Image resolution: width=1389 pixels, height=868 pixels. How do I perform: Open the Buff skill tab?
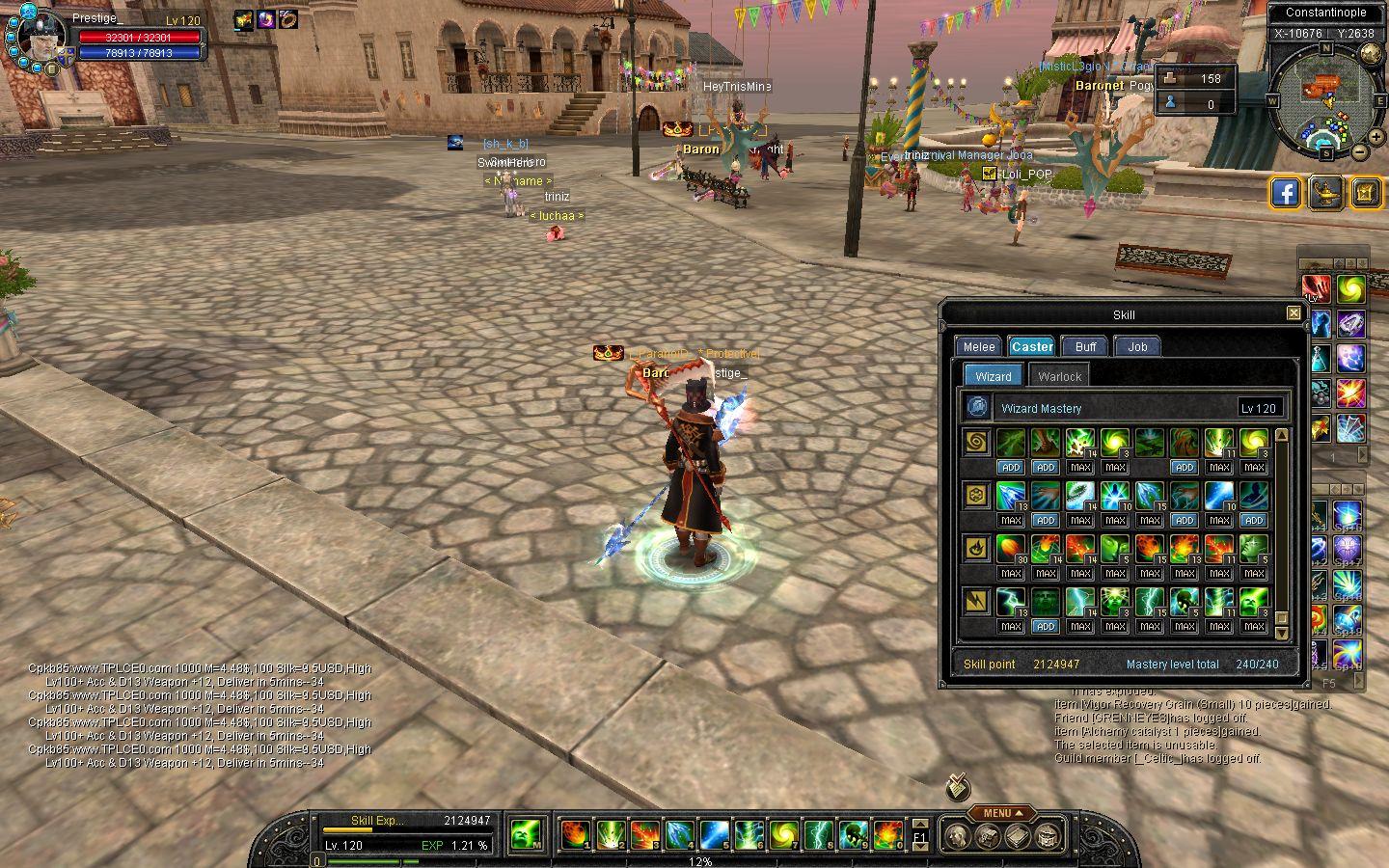(x=1085, y=347)
